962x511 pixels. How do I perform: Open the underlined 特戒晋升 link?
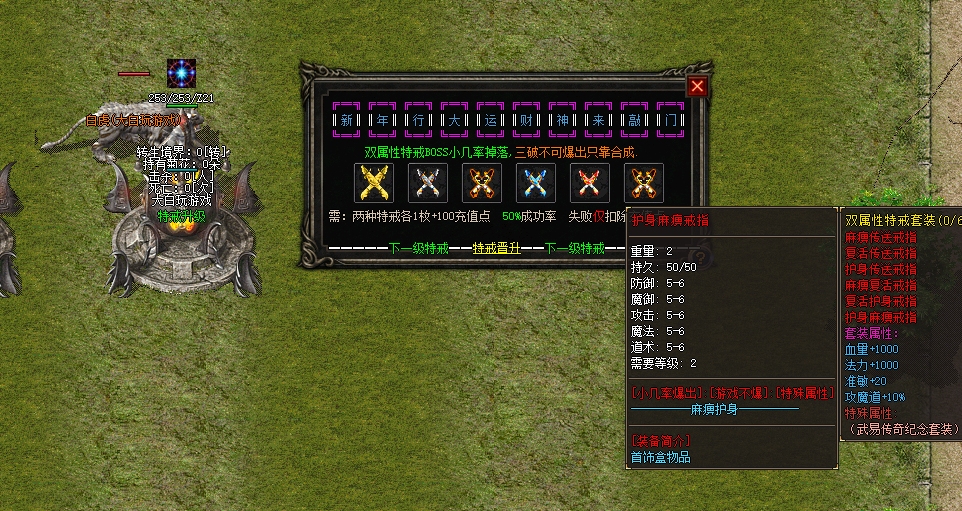(497, 249)
